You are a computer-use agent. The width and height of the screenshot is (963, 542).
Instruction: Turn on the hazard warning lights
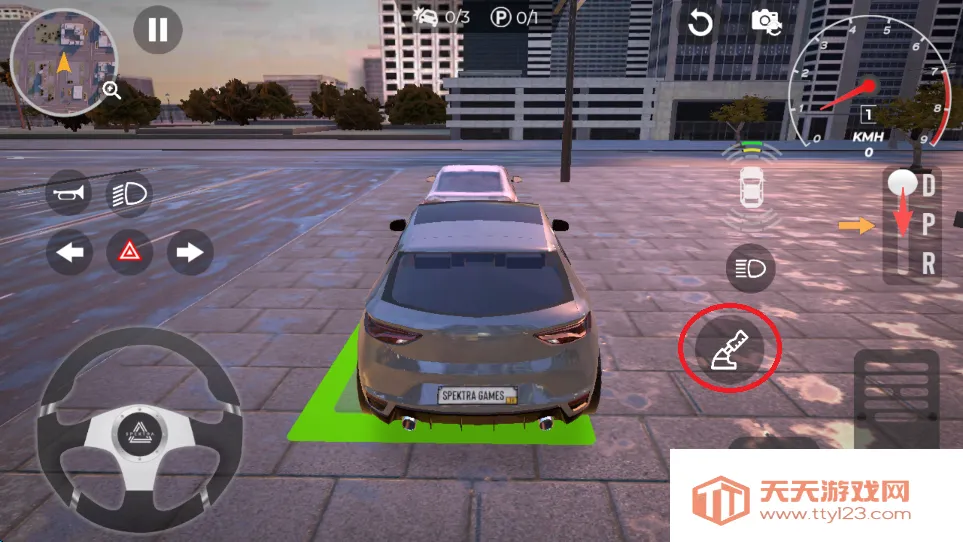129,252
